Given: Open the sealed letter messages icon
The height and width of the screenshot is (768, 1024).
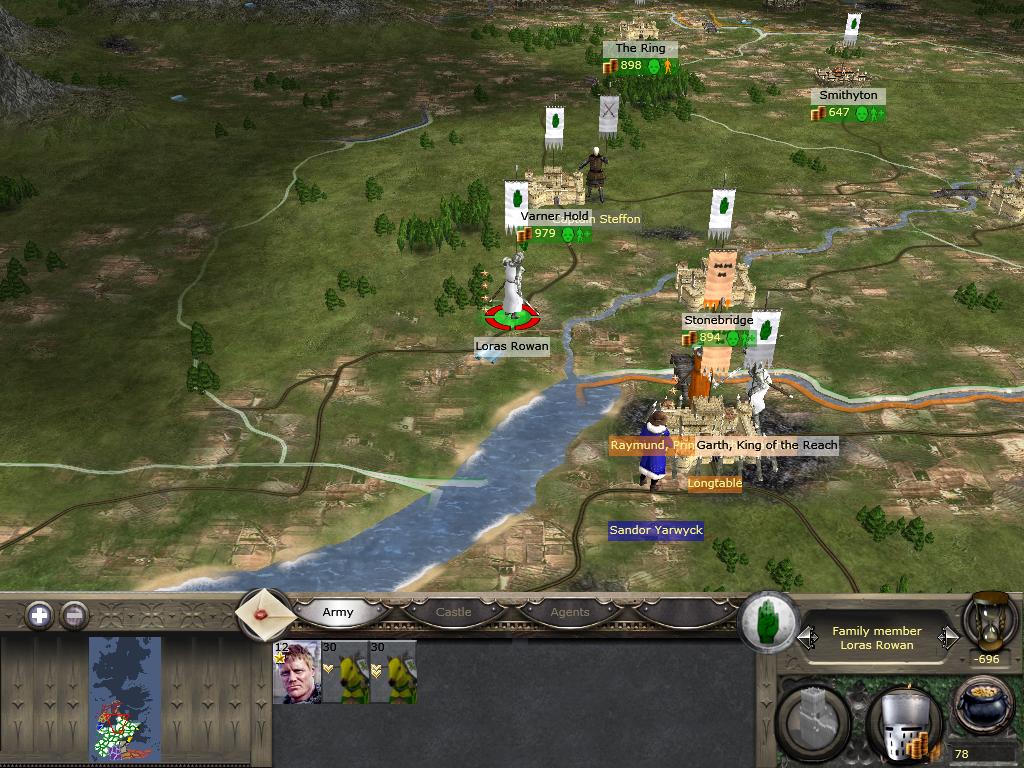Looking at the screenshot, I should (264, 614).
